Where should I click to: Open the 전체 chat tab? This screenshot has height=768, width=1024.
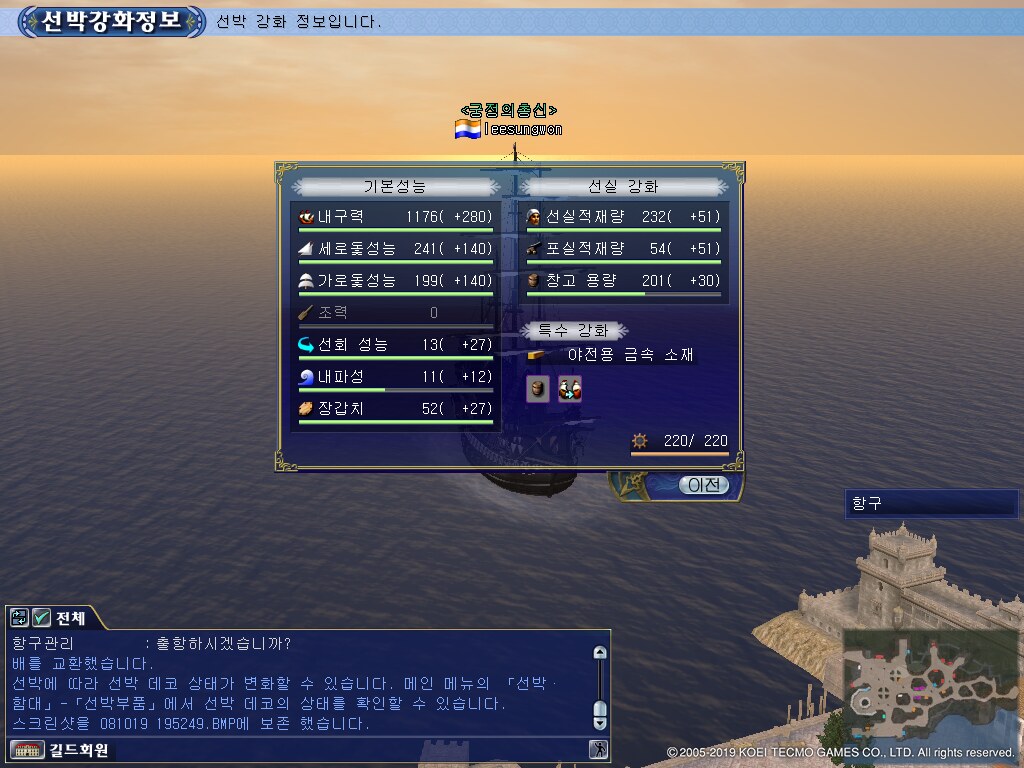[70, 617]
